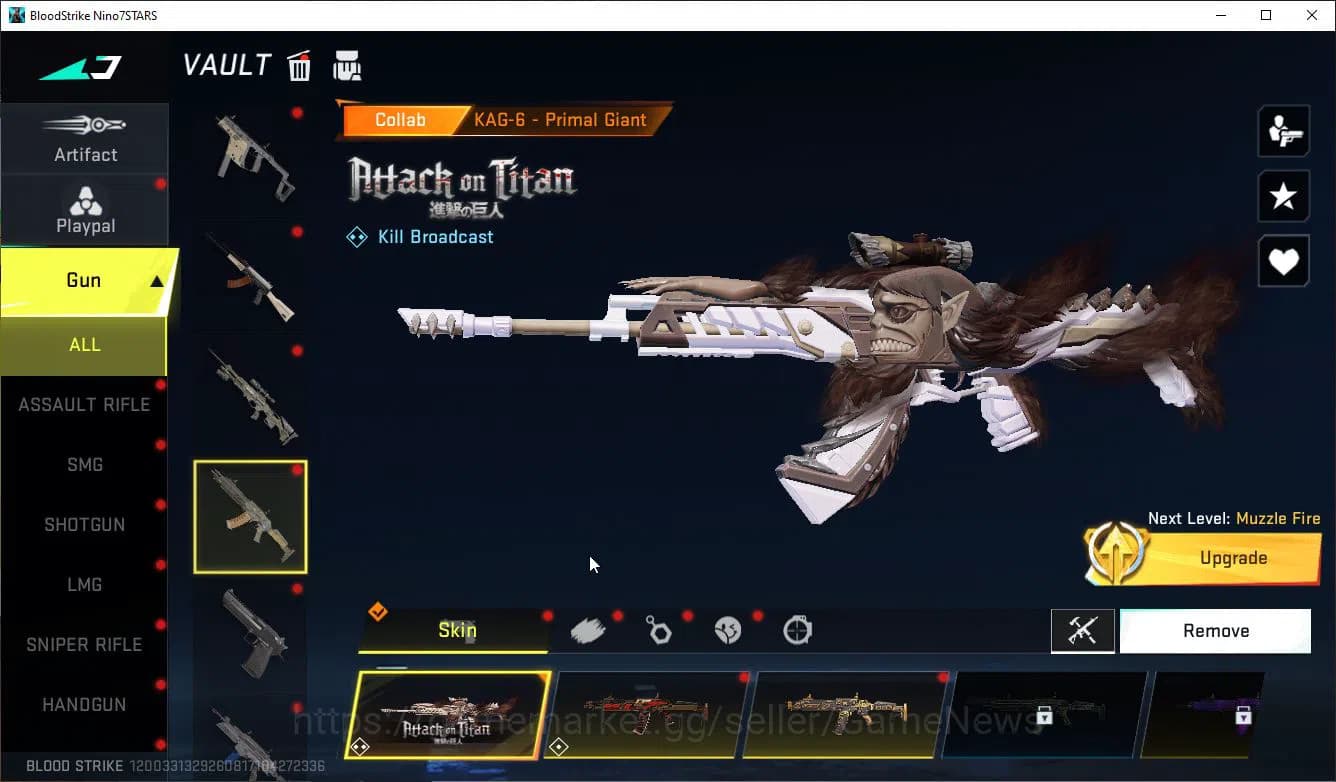Open the charm attachment icon
Viewport: 1336px width, 782px height.
coord(659,628)
